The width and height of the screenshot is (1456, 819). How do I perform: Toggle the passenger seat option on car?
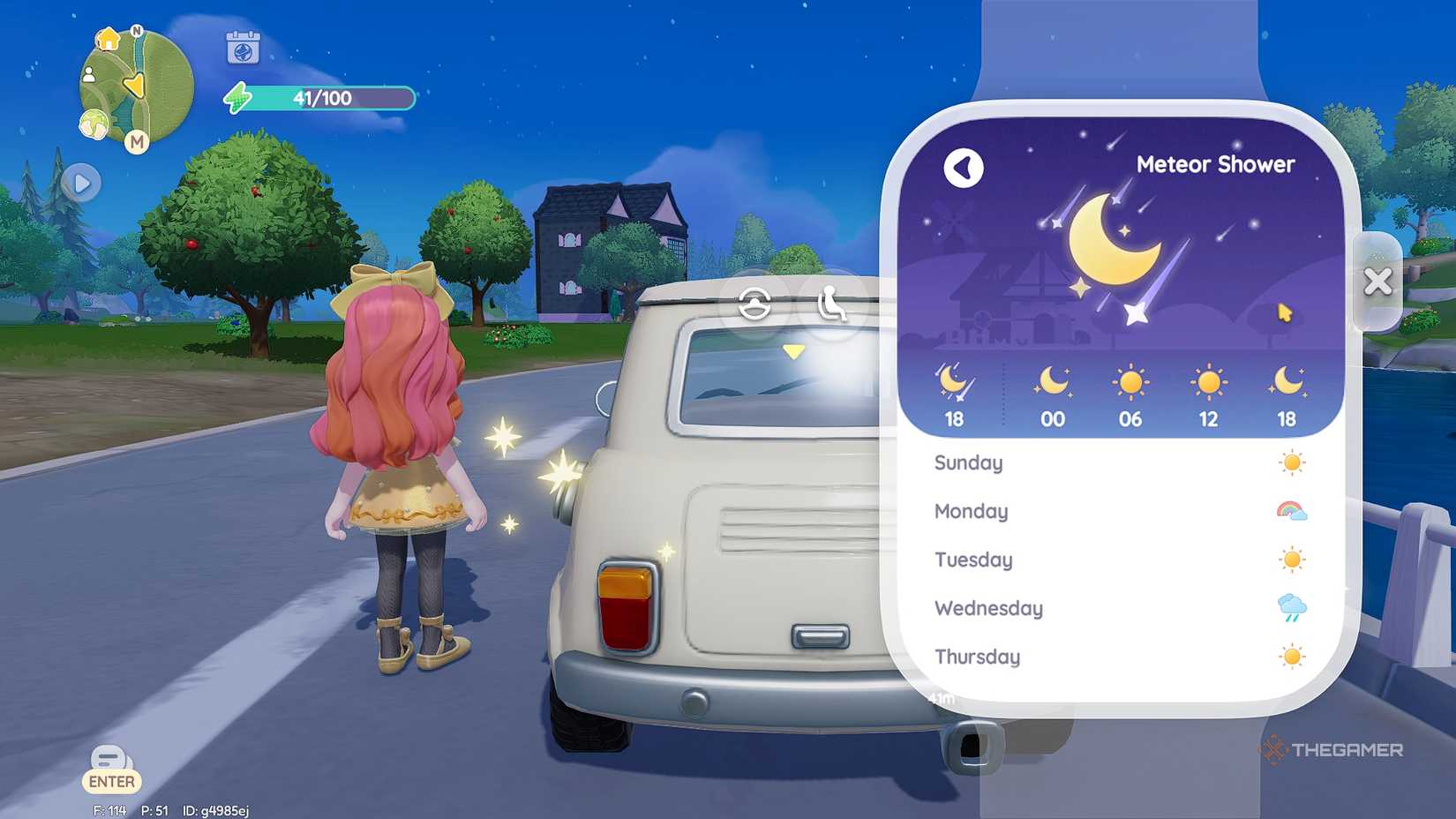pyautogui.click(x=830, y=304)
